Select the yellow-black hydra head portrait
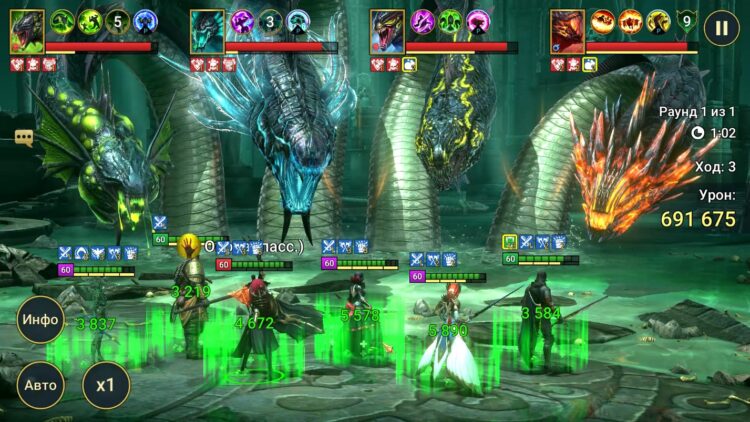750x422 pixels. pyautogui.click(x=387, y=31)
